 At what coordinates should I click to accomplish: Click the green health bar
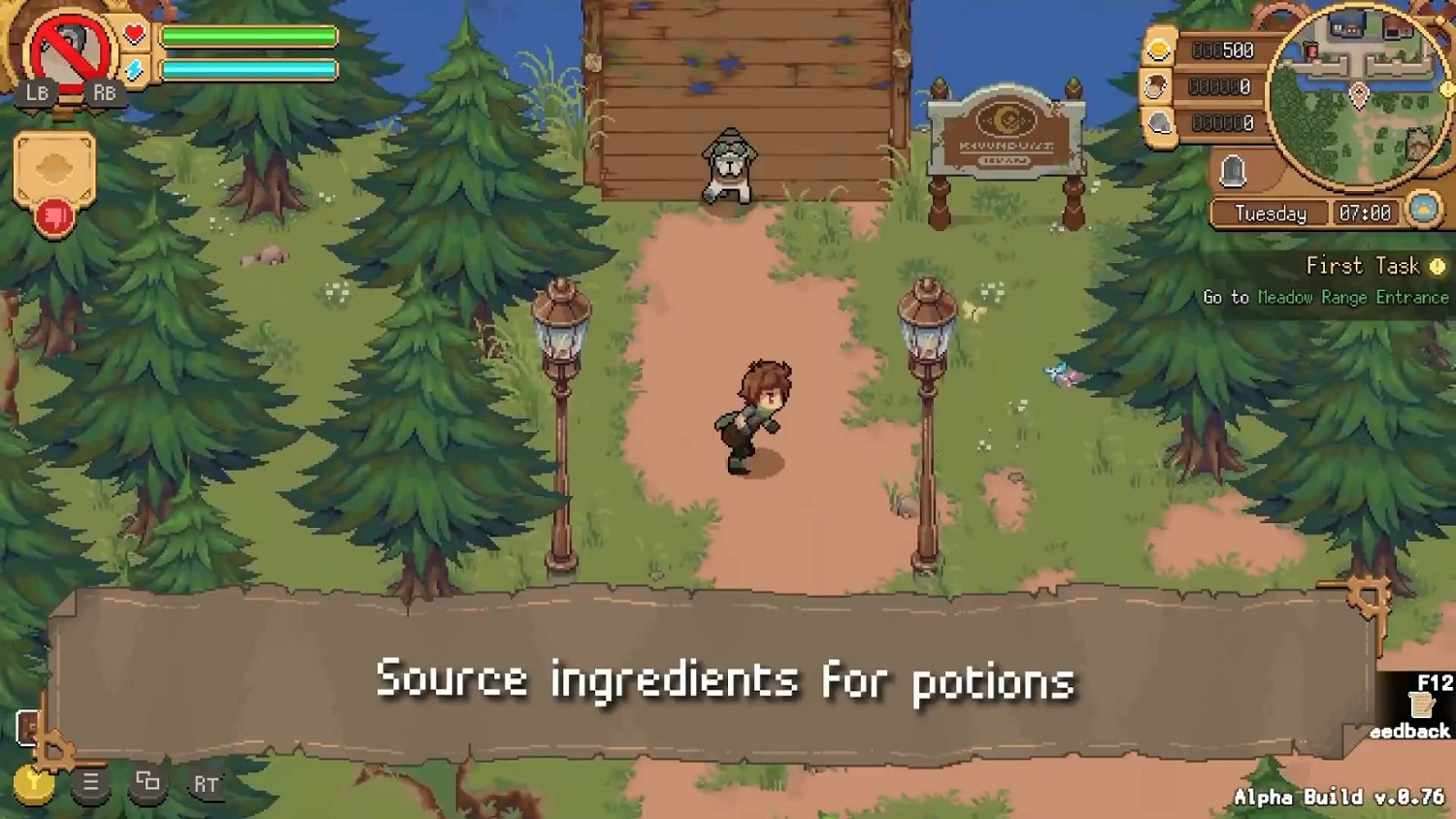(x=248, y=36)
